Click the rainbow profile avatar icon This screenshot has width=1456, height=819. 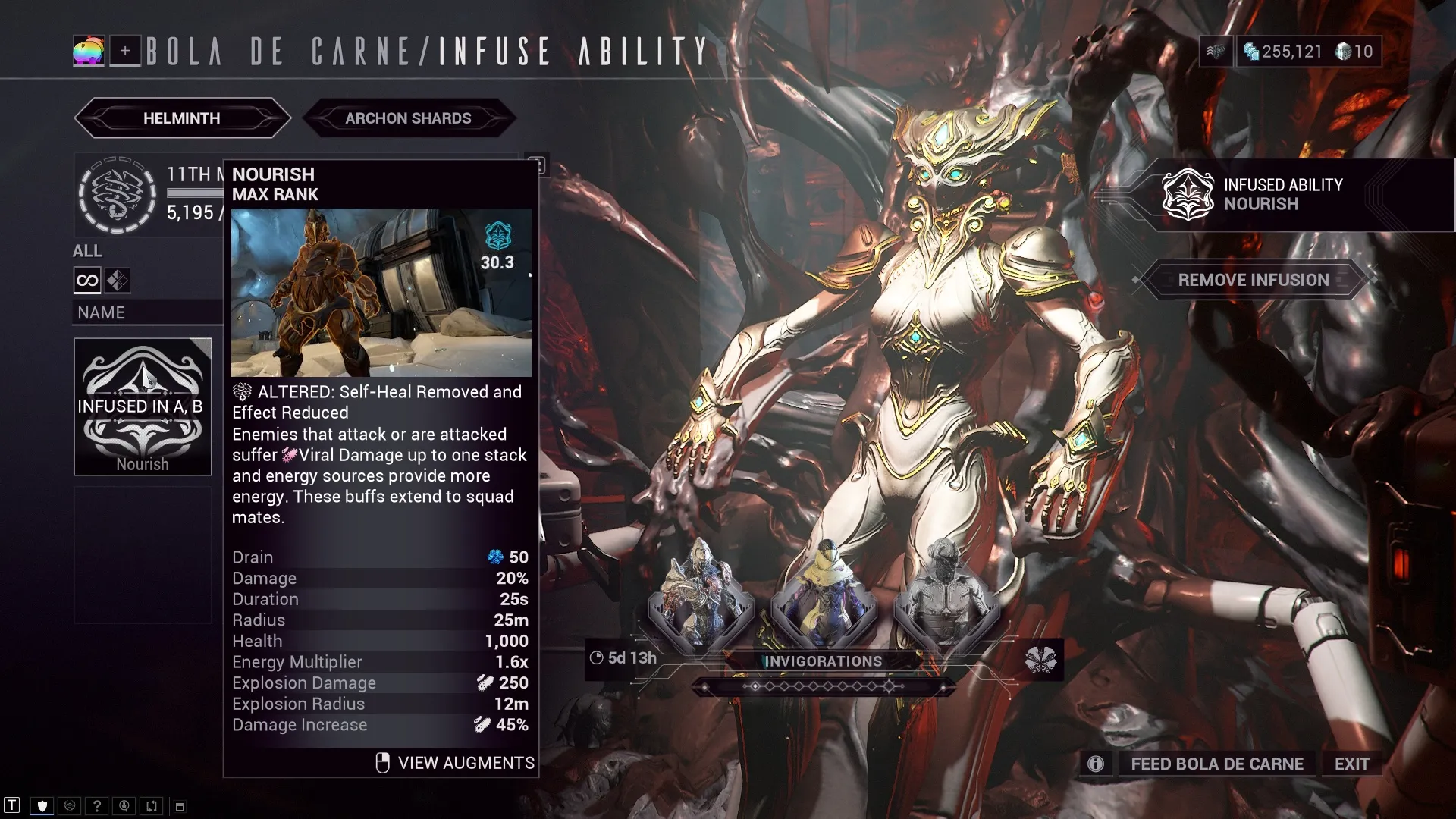(89, 51)
